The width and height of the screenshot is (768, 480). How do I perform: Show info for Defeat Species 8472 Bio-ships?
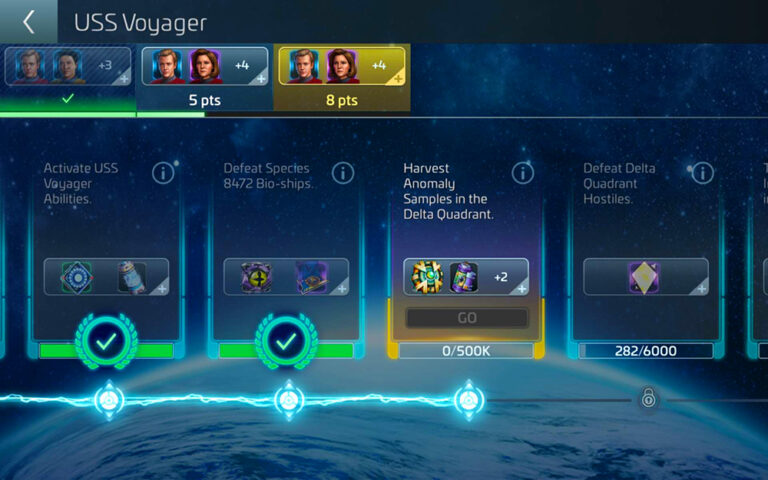[343, 173]
